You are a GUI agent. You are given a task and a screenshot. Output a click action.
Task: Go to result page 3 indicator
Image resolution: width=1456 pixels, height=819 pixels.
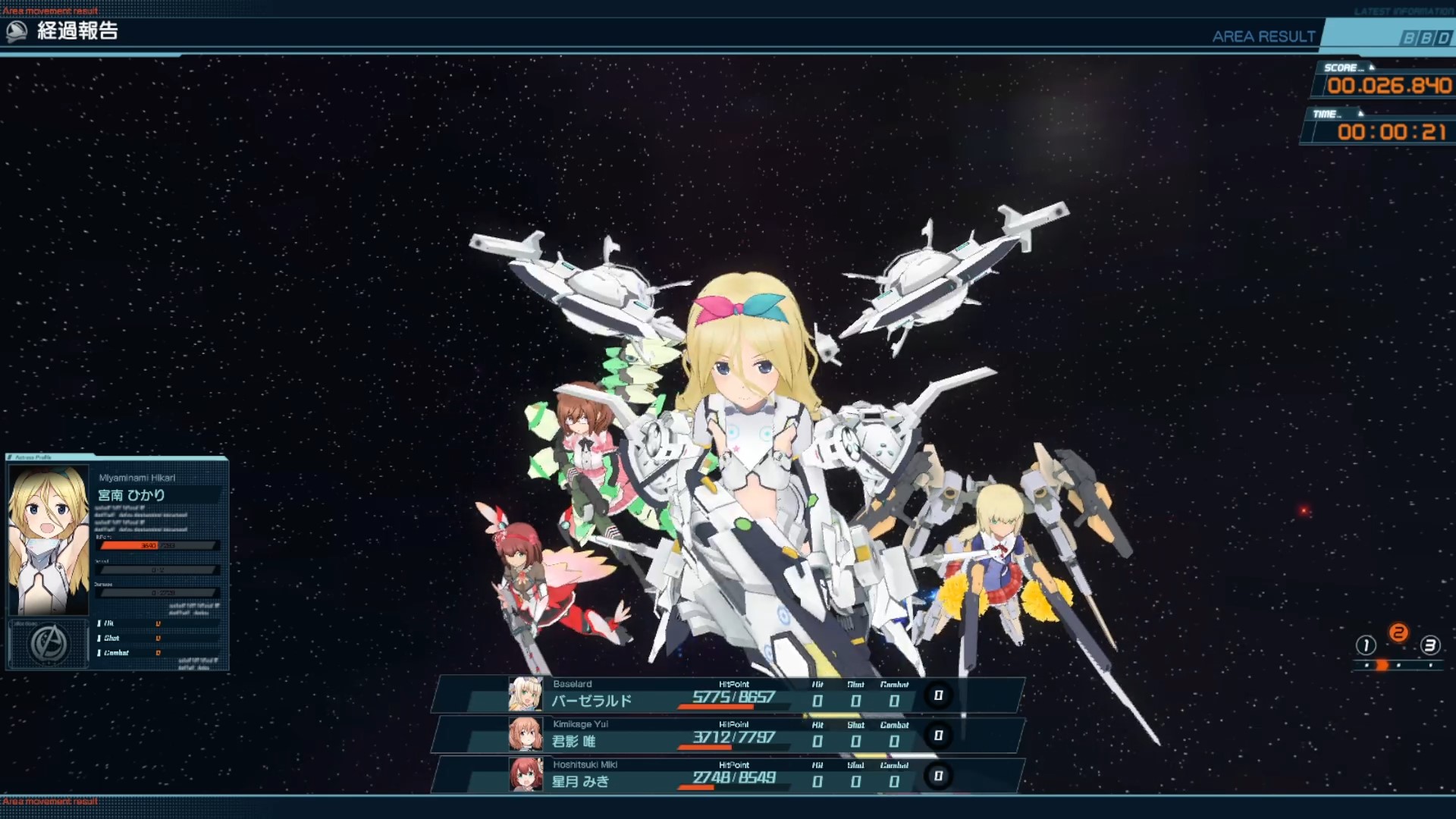1430,645
